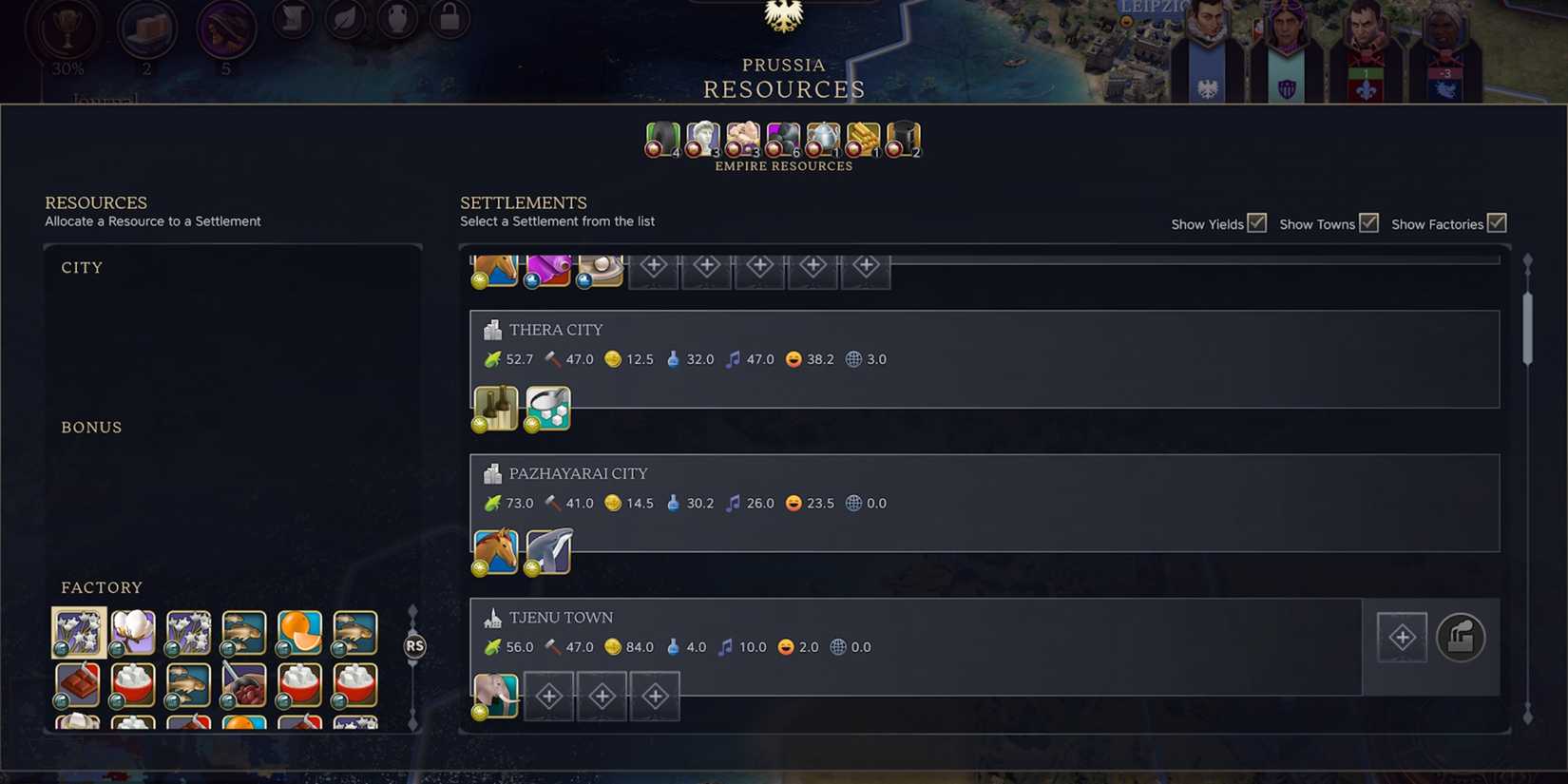Click the salt resource under Thera City
The width and height of the screenshot is (1568, 784).
[548, 407]
